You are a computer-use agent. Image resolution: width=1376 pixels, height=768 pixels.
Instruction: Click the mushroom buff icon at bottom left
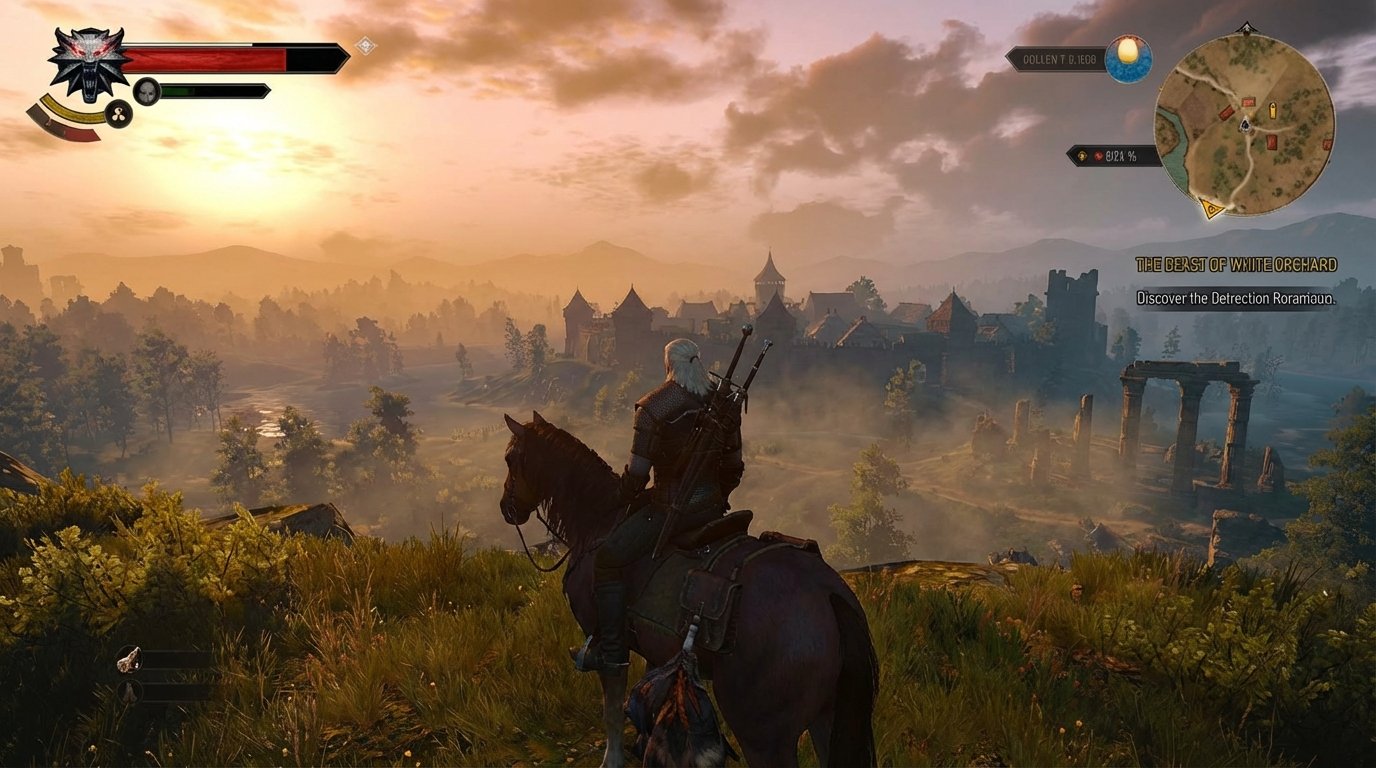point(129,692)
